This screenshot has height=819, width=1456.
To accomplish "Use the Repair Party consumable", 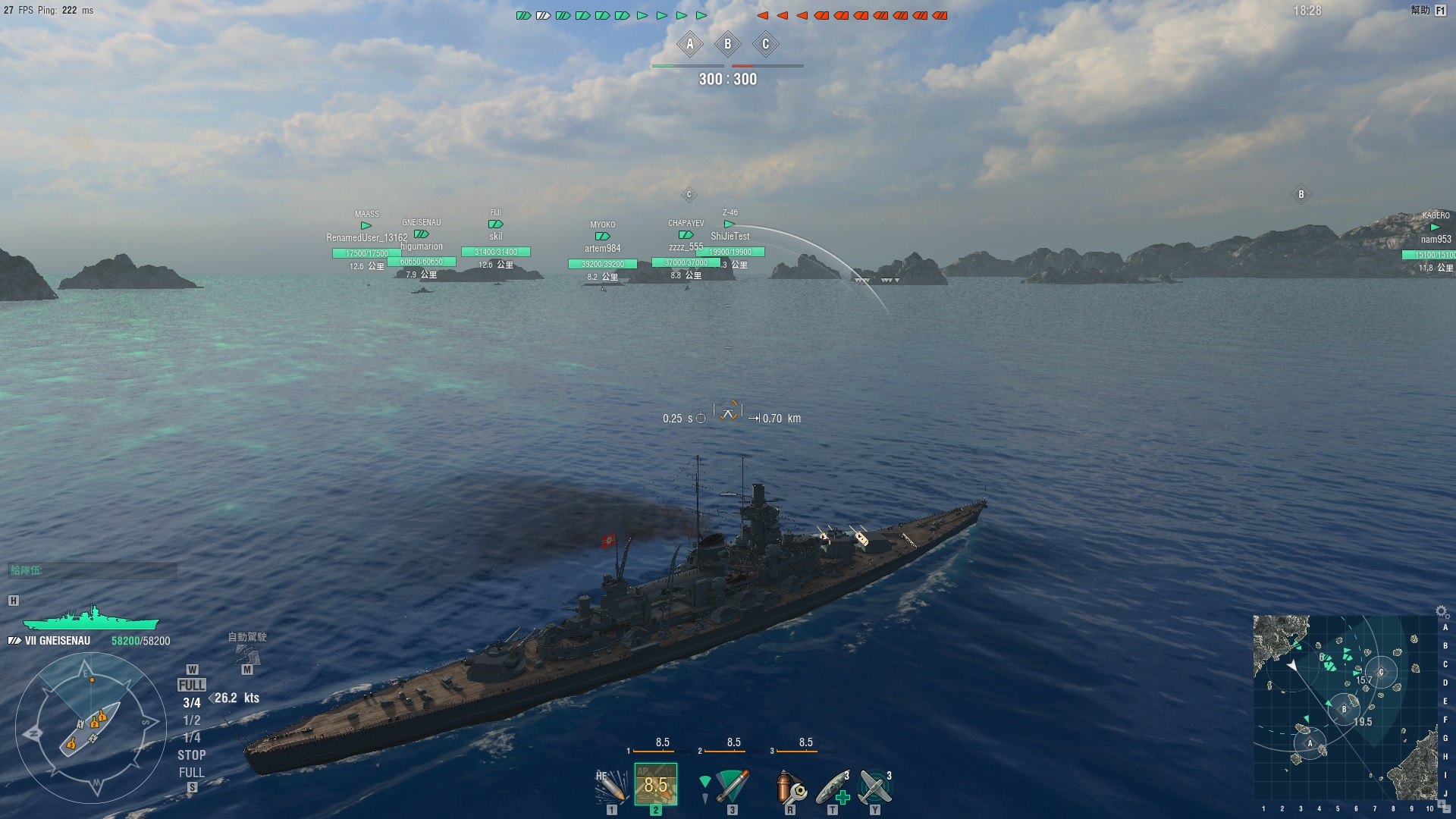I will pyautogui.click(x=833, y=787).
